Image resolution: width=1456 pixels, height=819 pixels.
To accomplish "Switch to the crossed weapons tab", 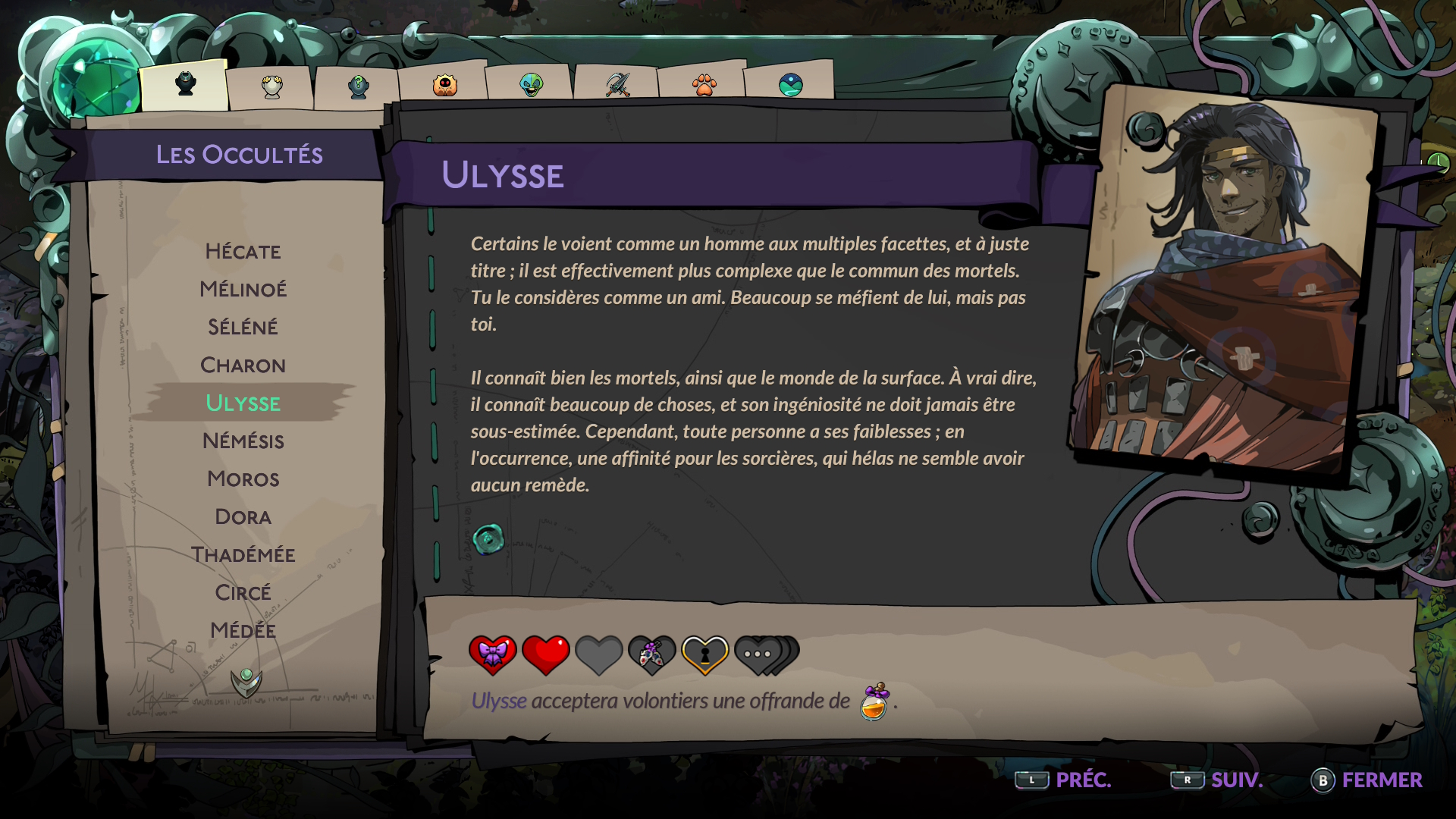I will click(617, 84).
